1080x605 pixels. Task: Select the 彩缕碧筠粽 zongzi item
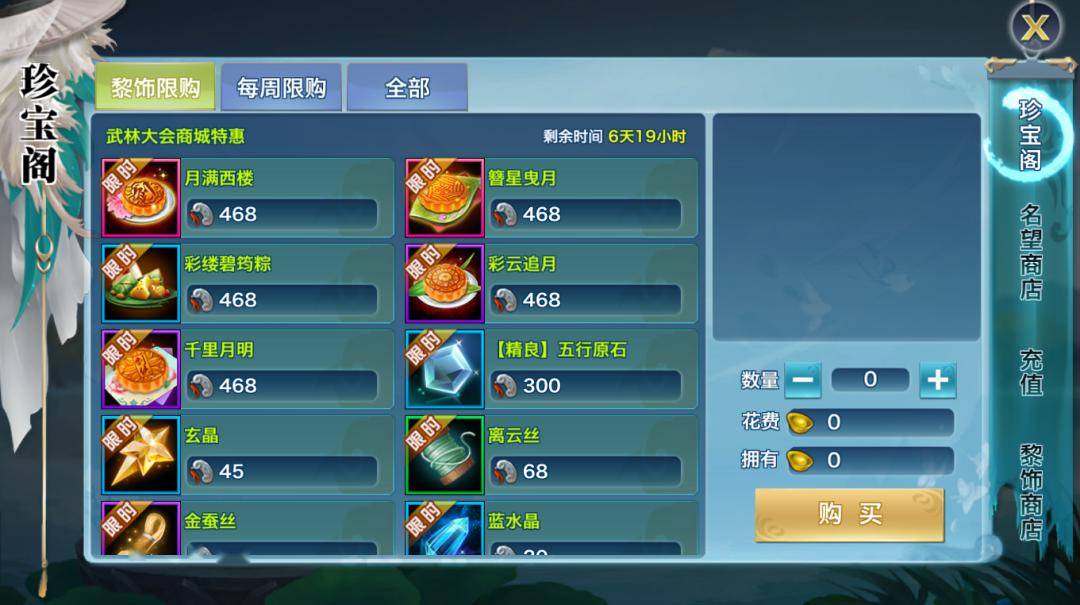click(248, 284)
